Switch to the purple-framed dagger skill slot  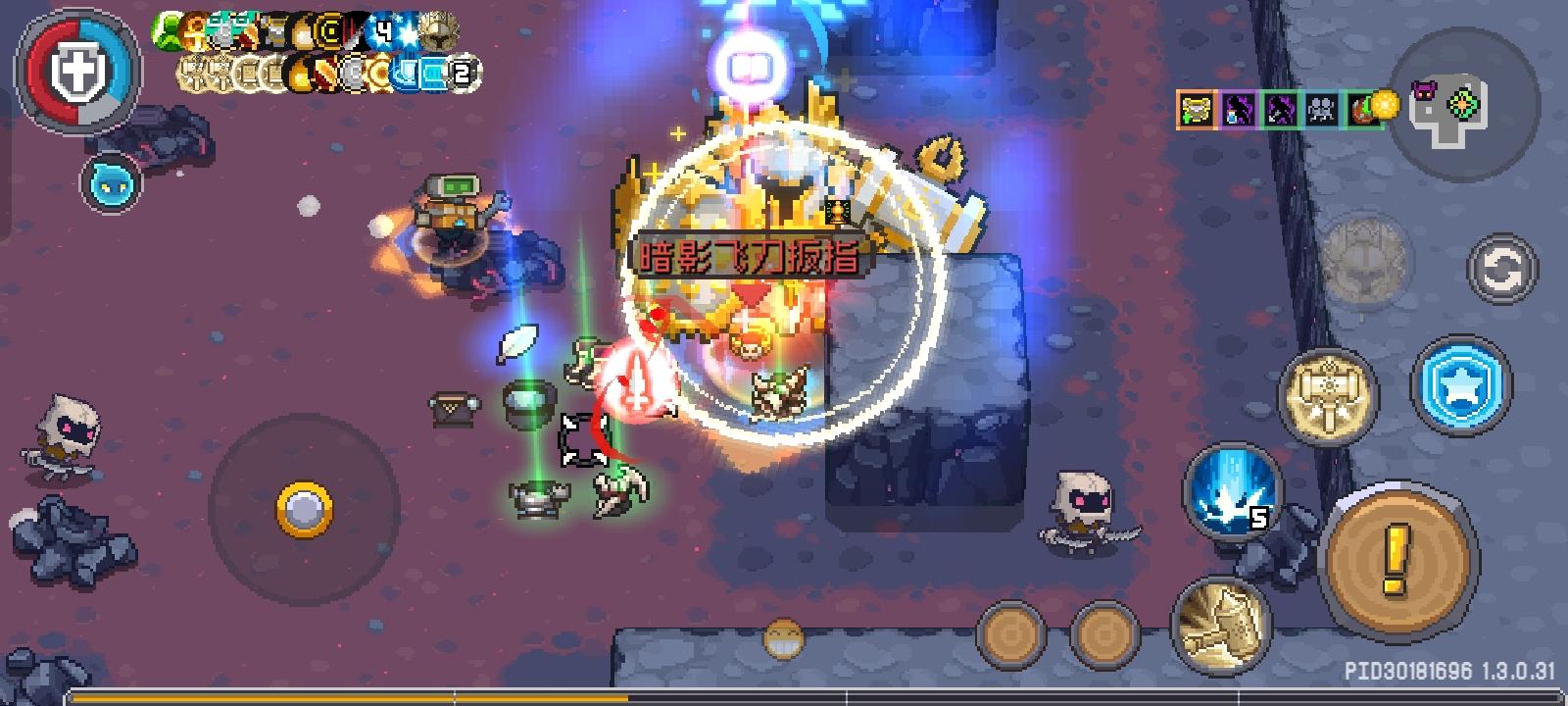tap(1238, 108)
